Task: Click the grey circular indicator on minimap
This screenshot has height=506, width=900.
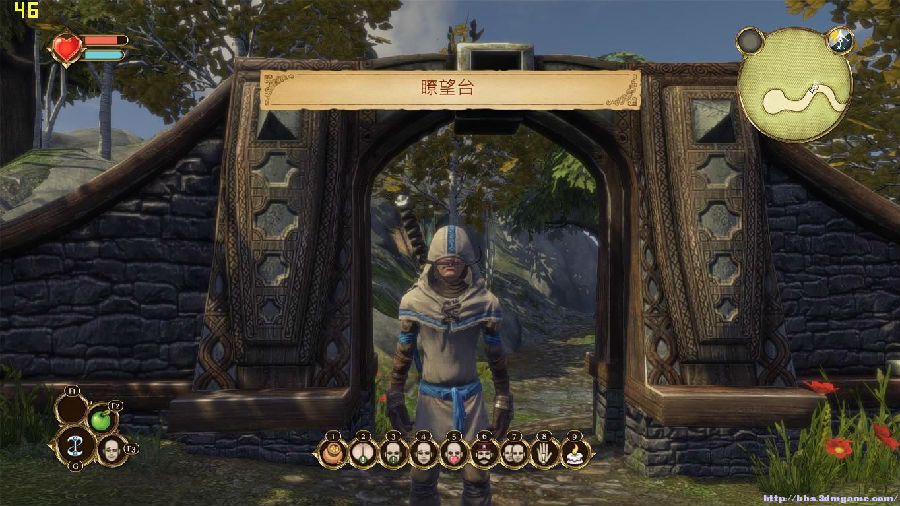Action: (750, 41)
